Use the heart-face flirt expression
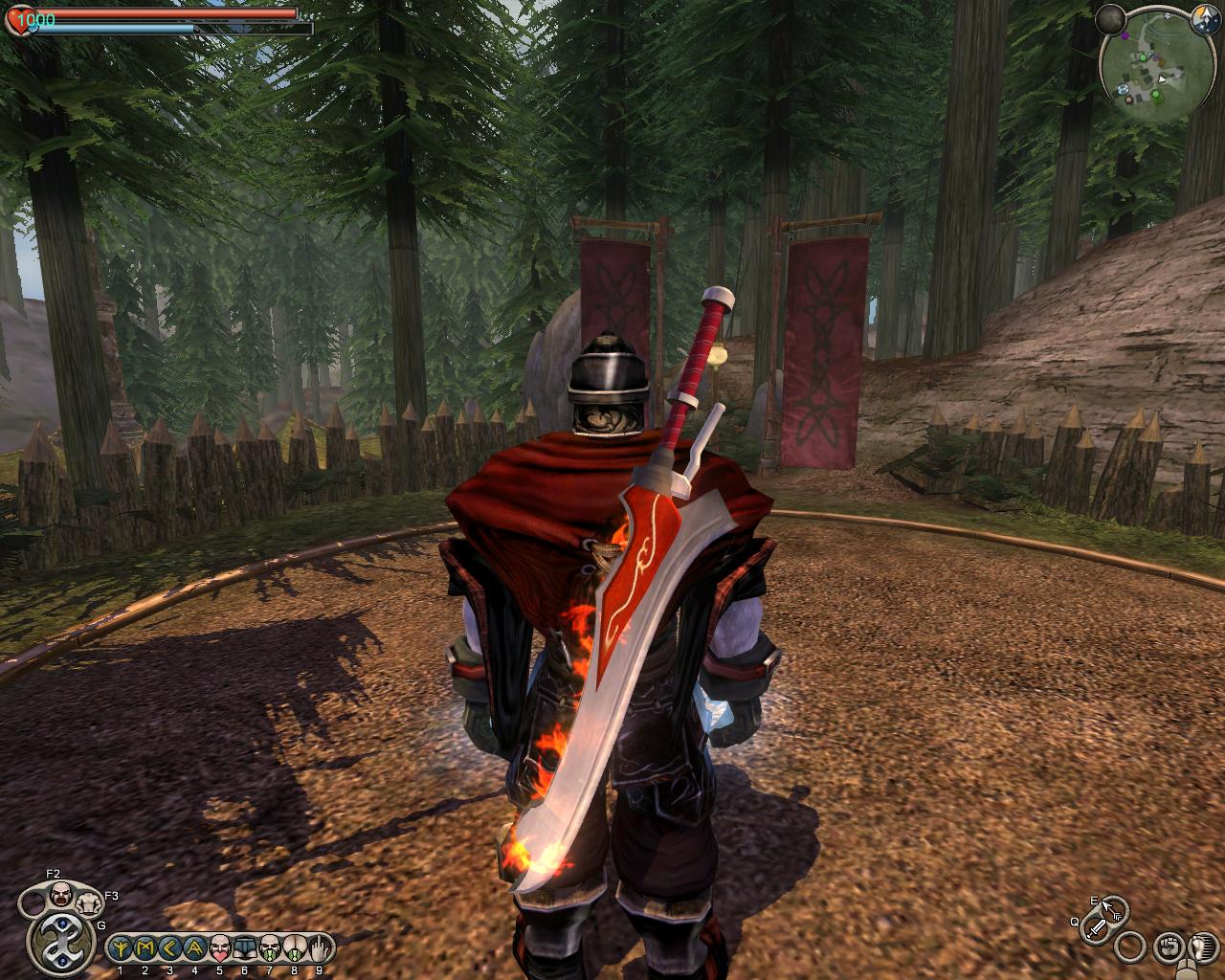The image size is (1225, 980). 219,947
